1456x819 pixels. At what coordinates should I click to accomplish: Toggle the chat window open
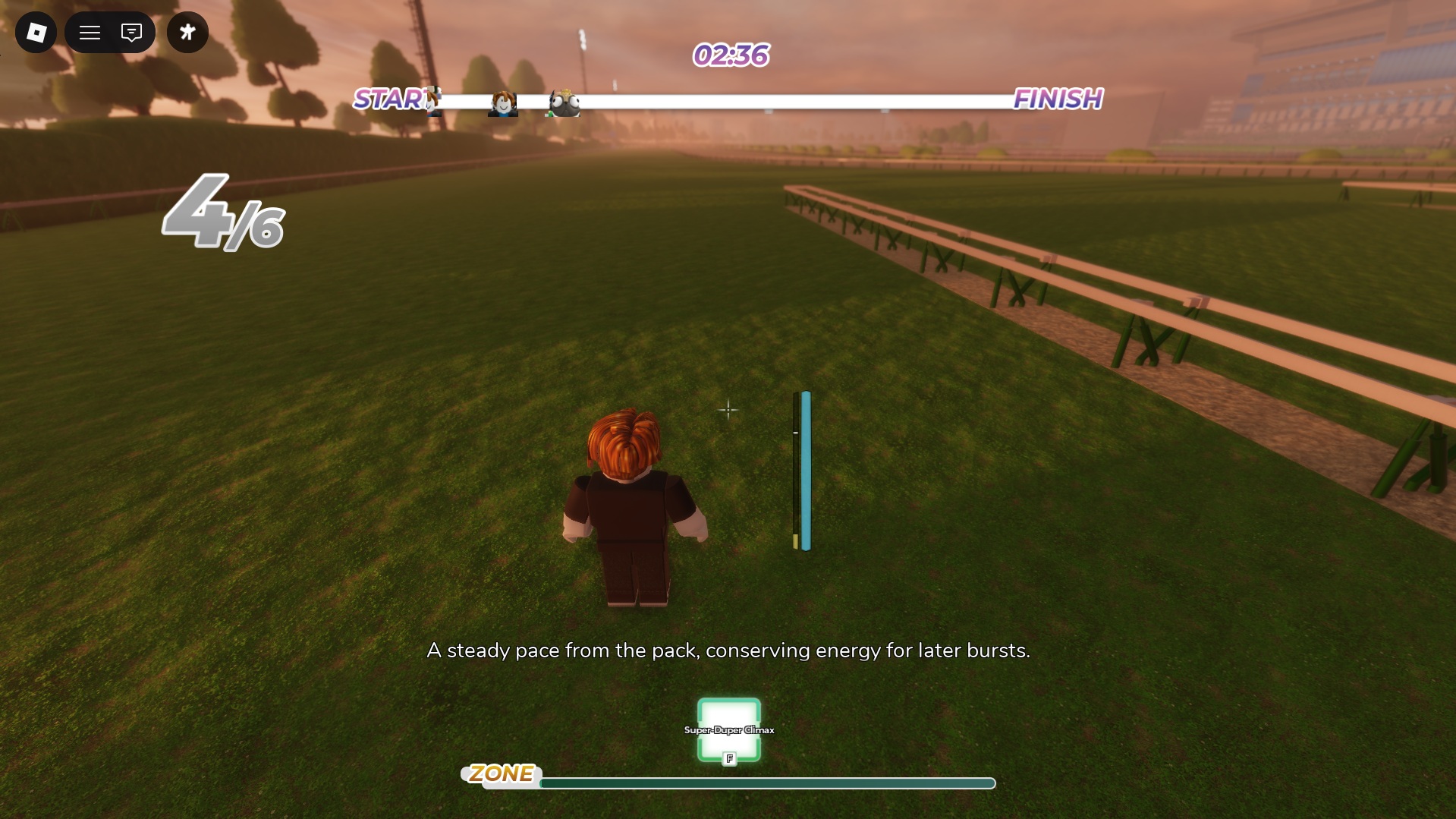(x=131, y=32)
